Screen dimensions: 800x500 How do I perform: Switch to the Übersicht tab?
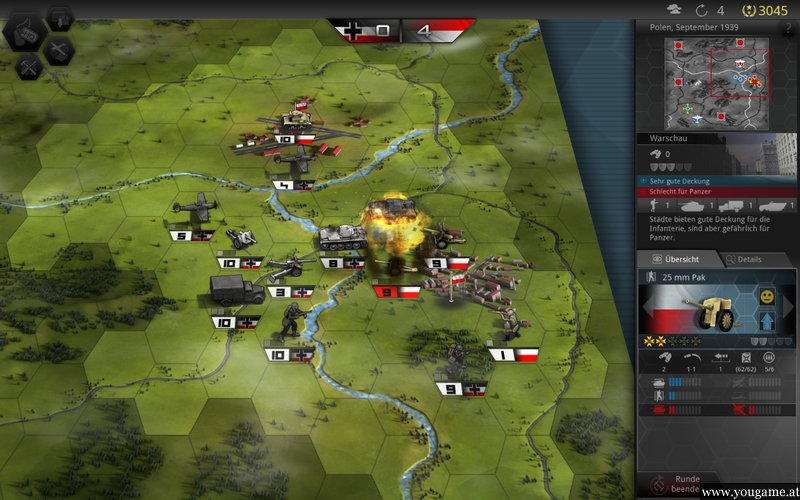[x=677, y=259]
